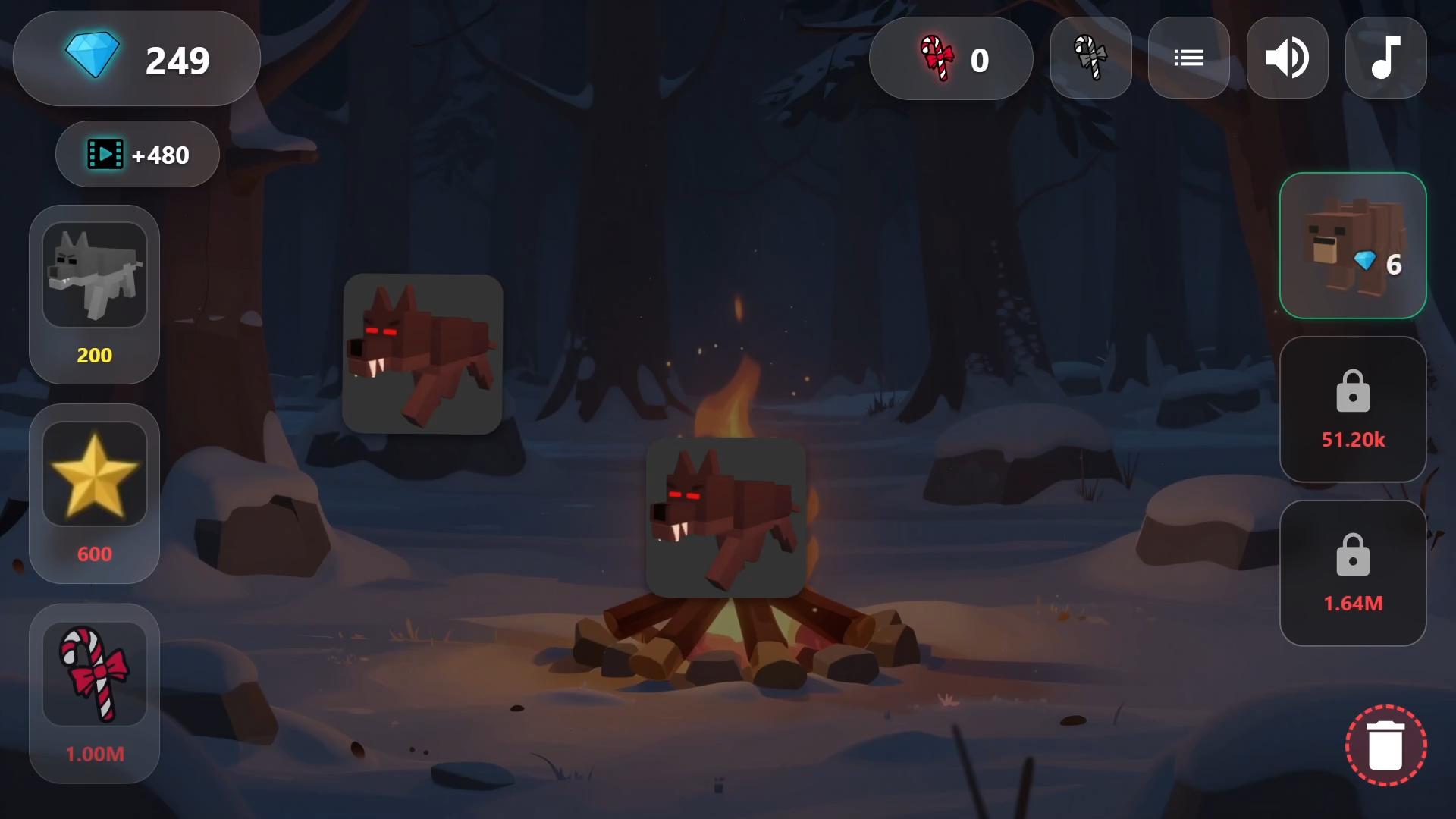The image size is (1456, 819).
Task: Open the red candy cane event counter
Action: (x=950, y=58)
